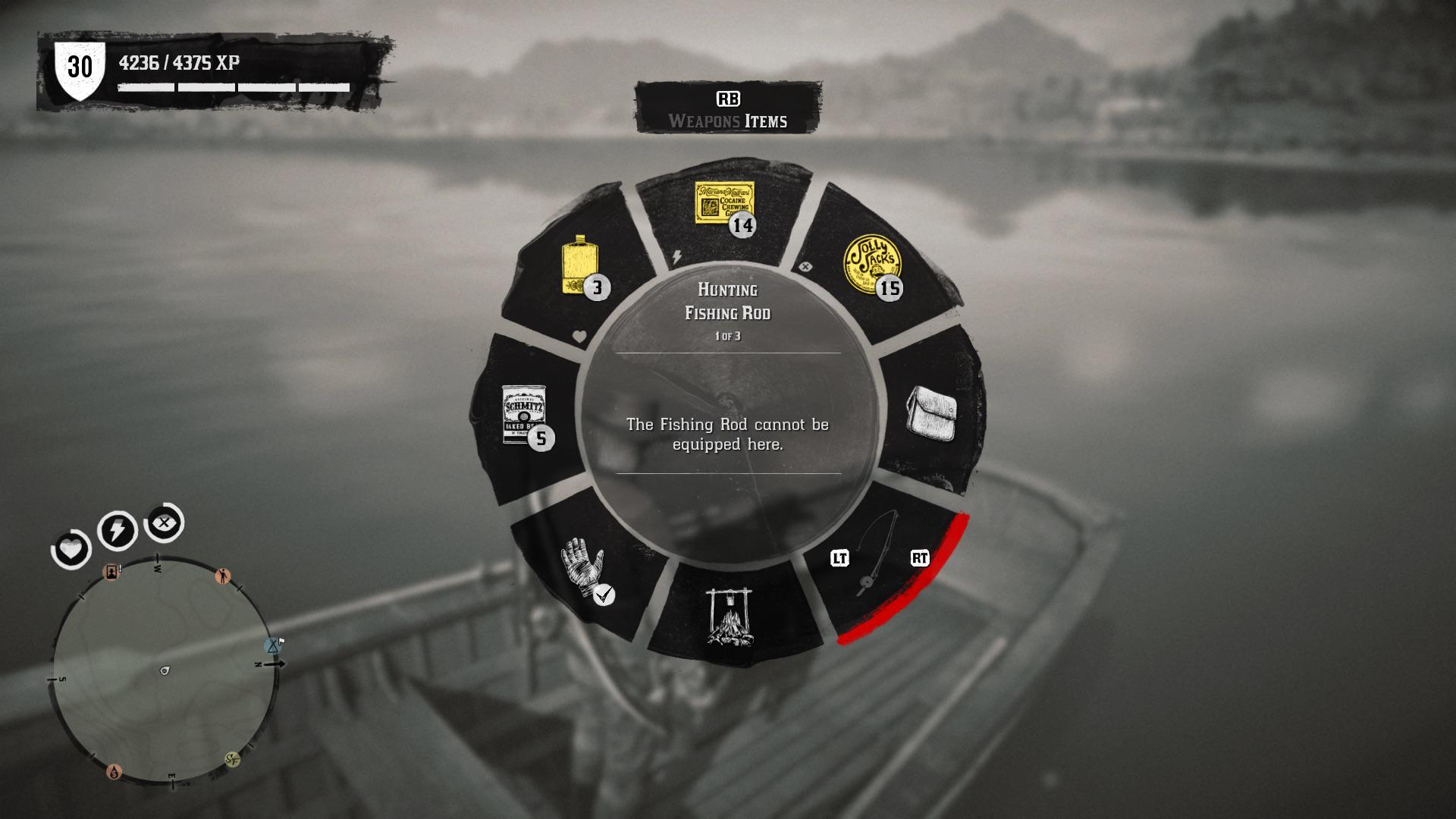Select the Schmitz Baked Beans can

526,414
